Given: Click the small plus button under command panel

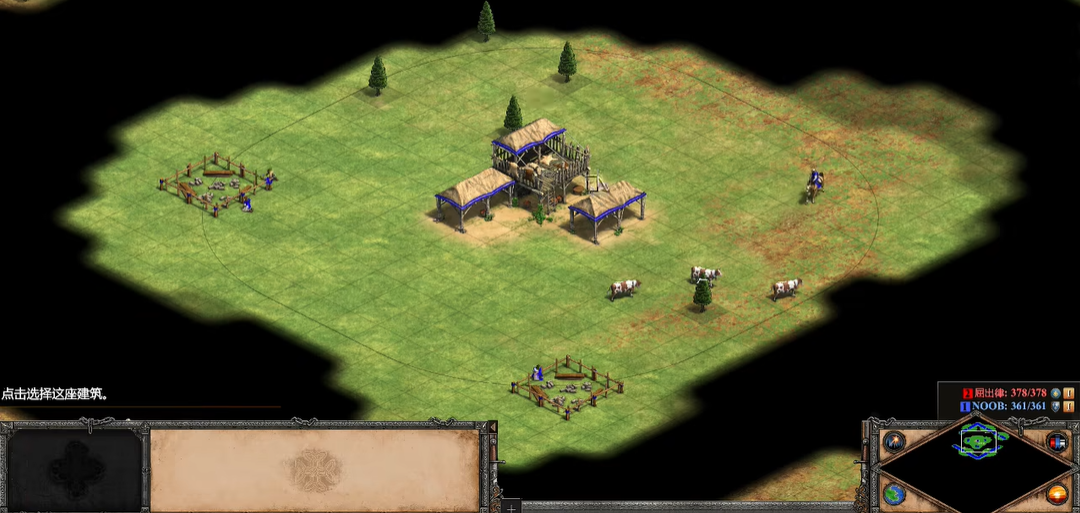Looking at the screenshot, I should pos(512,507).
